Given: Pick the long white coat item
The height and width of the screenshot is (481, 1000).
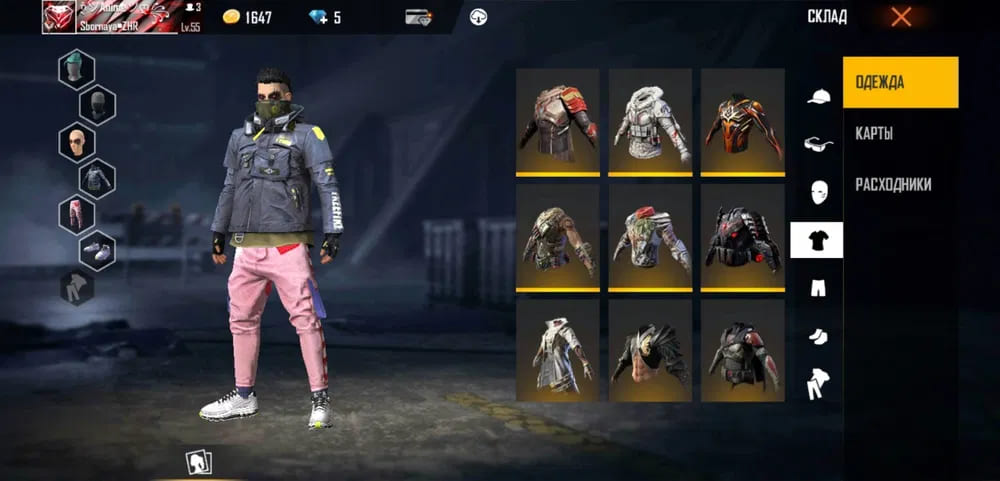Looking at the screenshot, I should coord(557,352).
